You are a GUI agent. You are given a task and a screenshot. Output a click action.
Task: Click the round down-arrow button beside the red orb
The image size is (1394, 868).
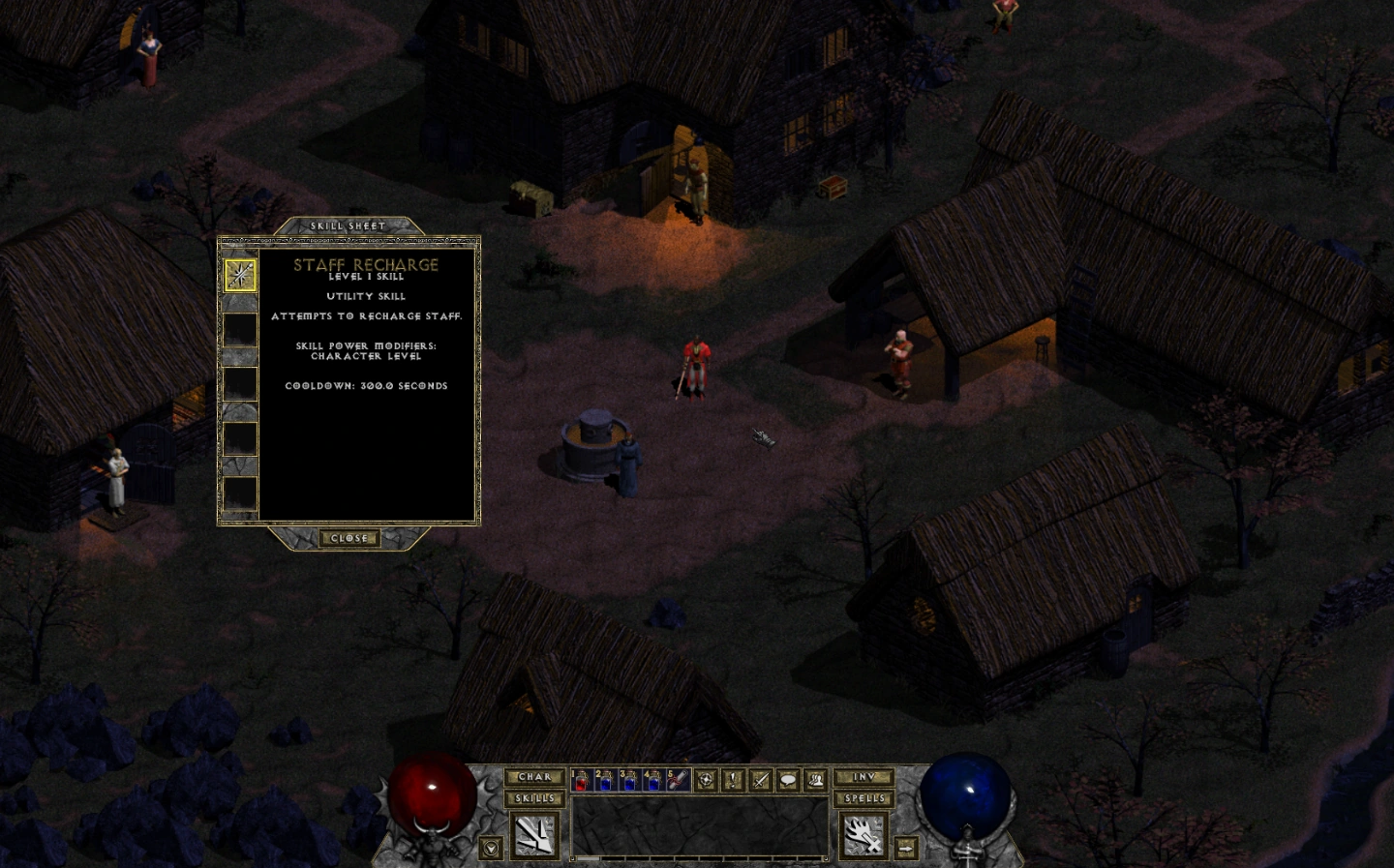coord(491,848)
